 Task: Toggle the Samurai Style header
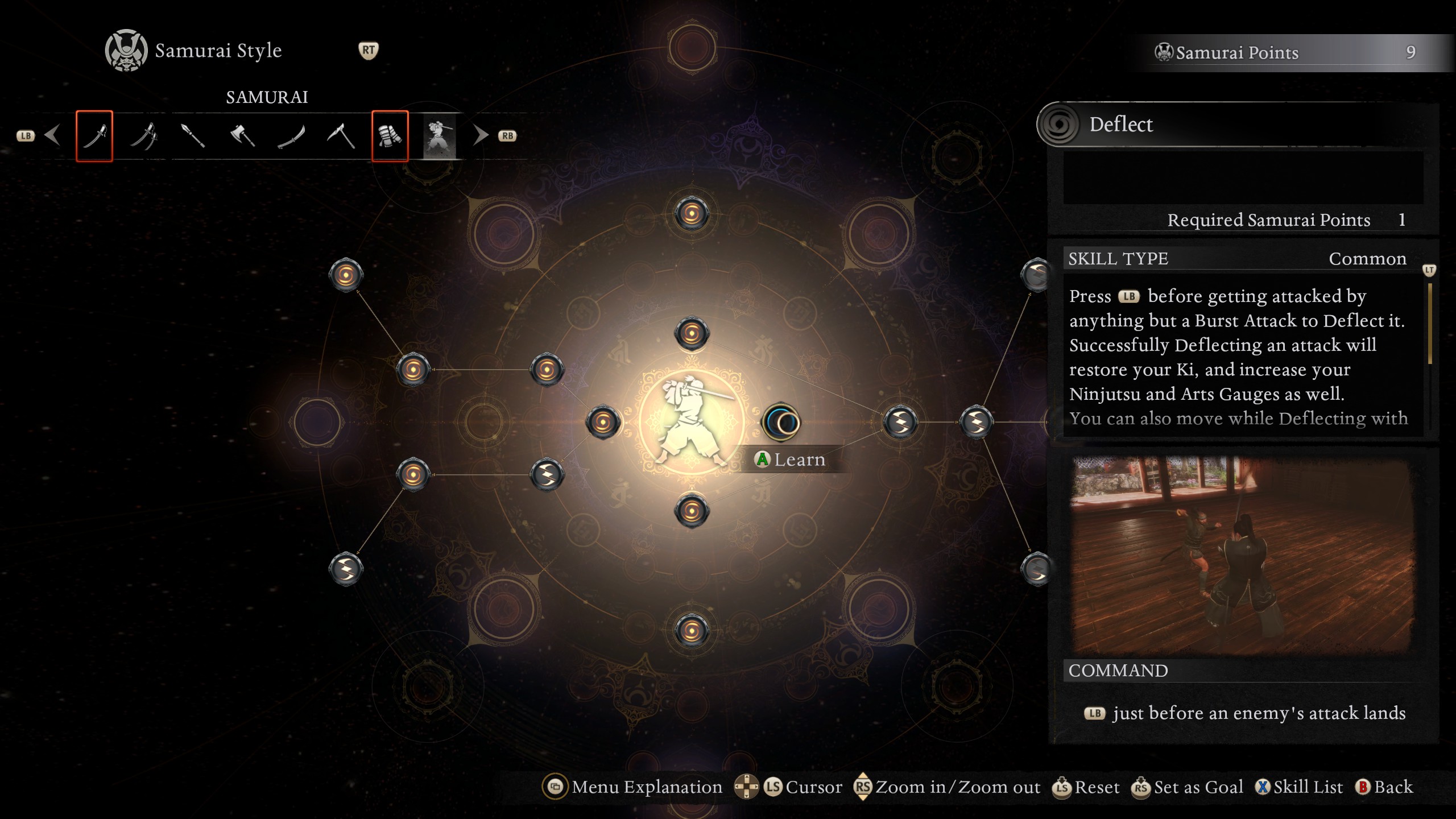tap(218, 51)
